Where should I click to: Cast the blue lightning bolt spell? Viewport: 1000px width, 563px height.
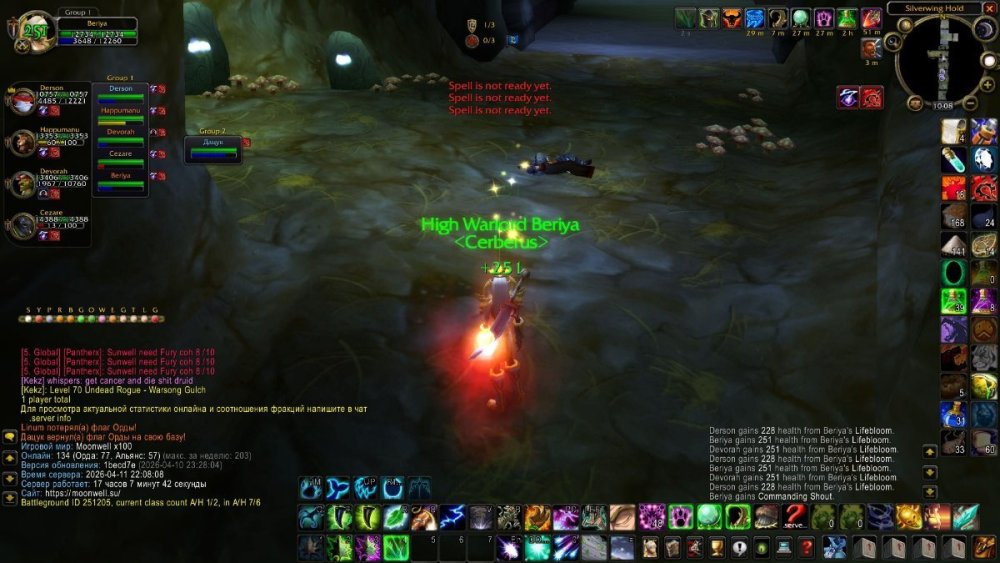pos(452,516)
